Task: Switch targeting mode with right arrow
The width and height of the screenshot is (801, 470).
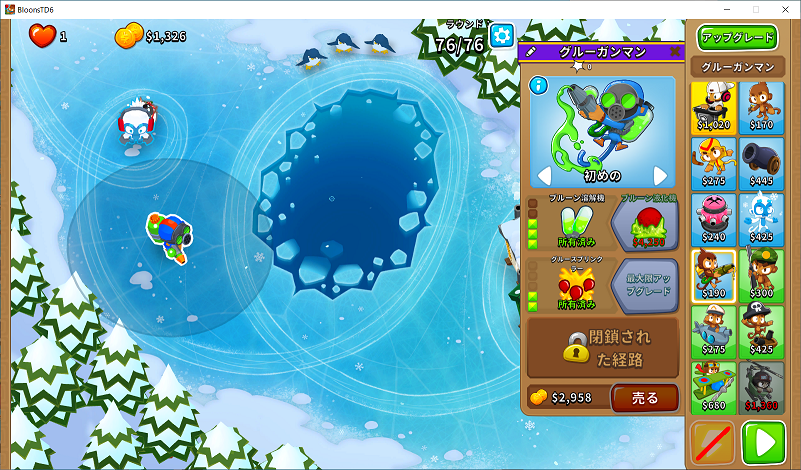Action: coord(660,177)
